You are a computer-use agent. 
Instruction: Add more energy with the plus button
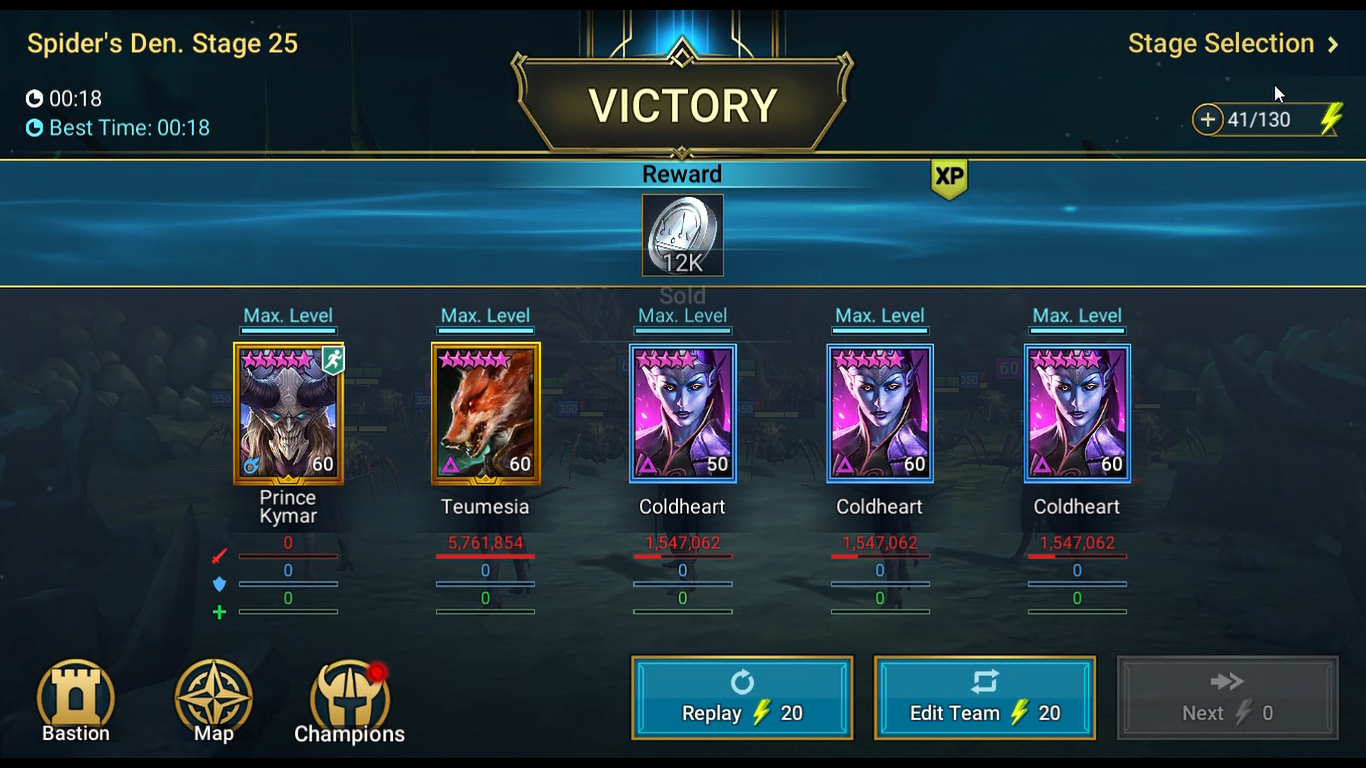(x=1208, y=120)
